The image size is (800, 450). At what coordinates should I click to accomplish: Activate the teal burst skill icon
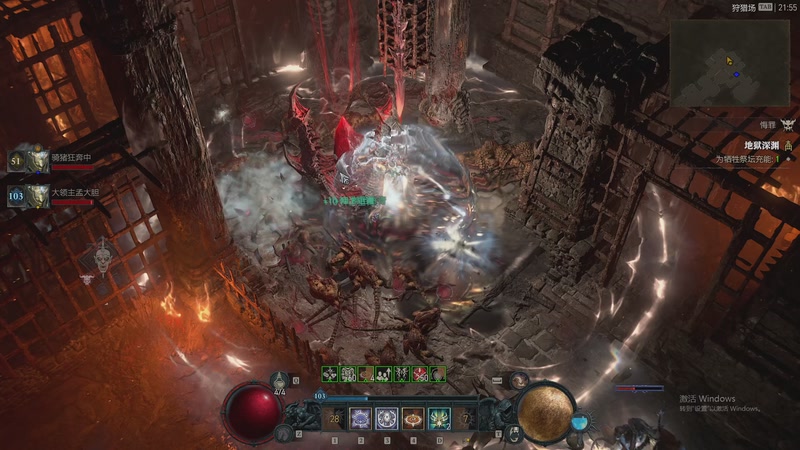click(439, 419)
